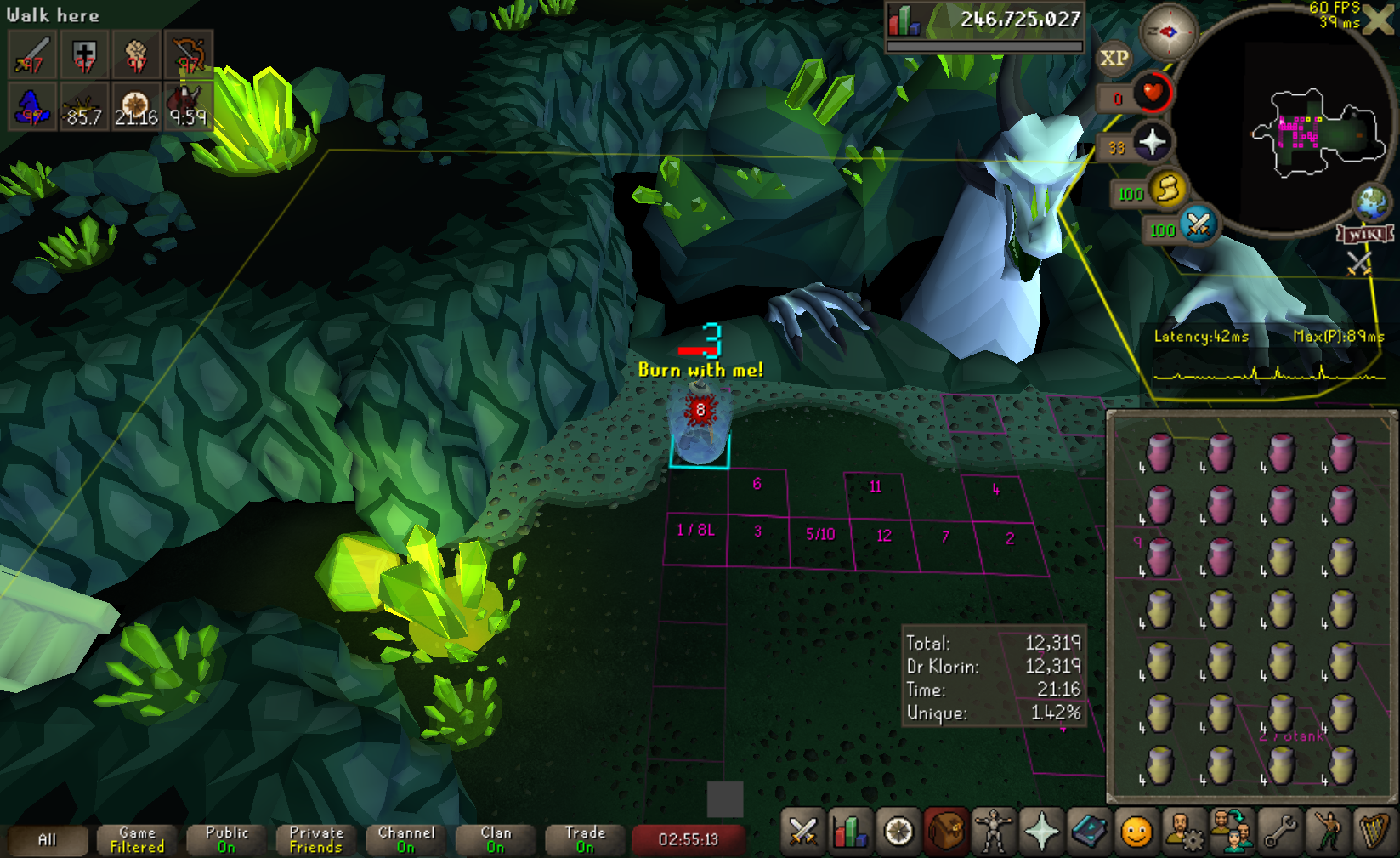Switch chat to the All tab

click(x=48, y=839)
